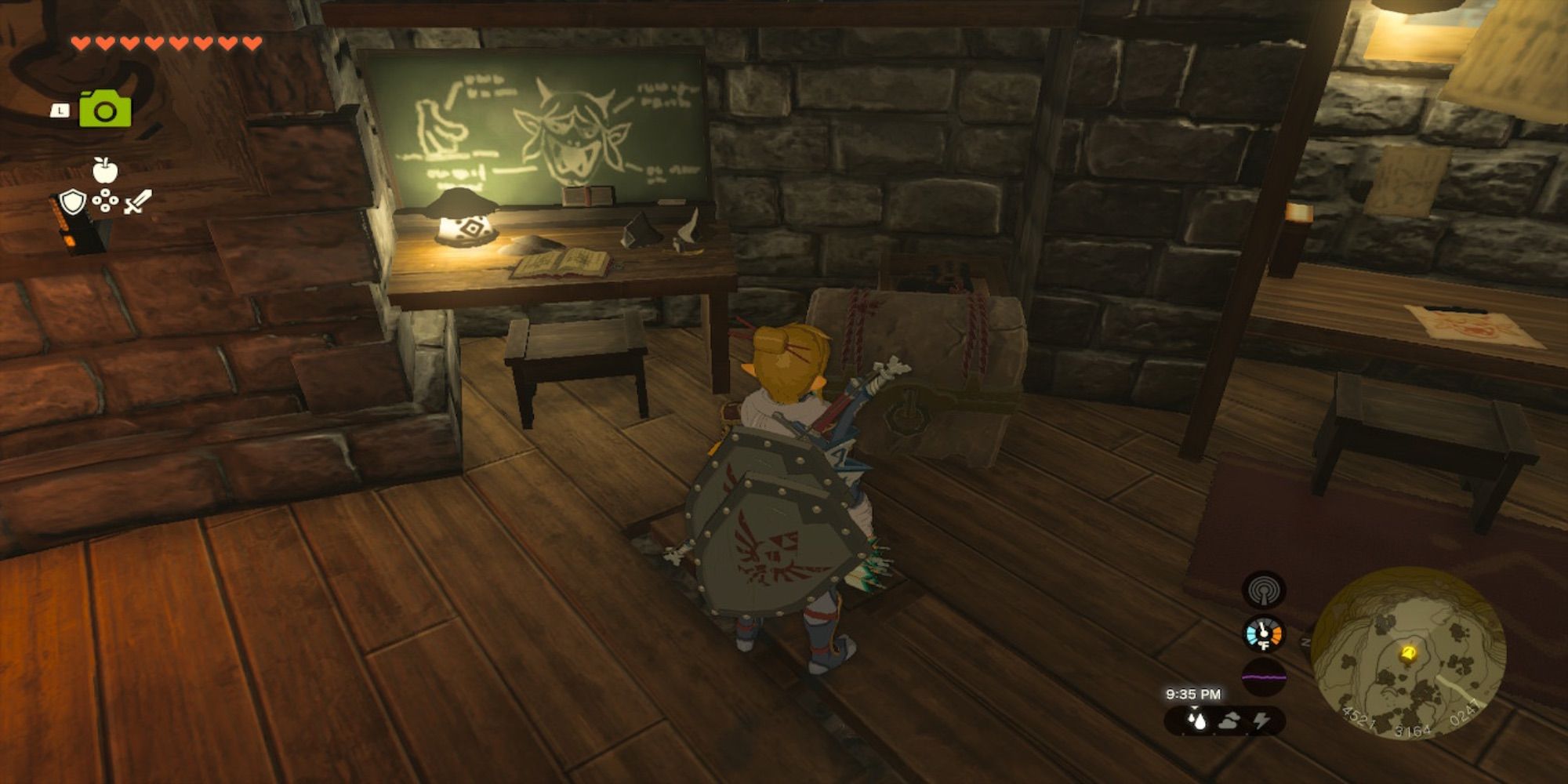Select the green camera ability icon
This screenshot has width=1568, height=784.
[x=105, y=110]
